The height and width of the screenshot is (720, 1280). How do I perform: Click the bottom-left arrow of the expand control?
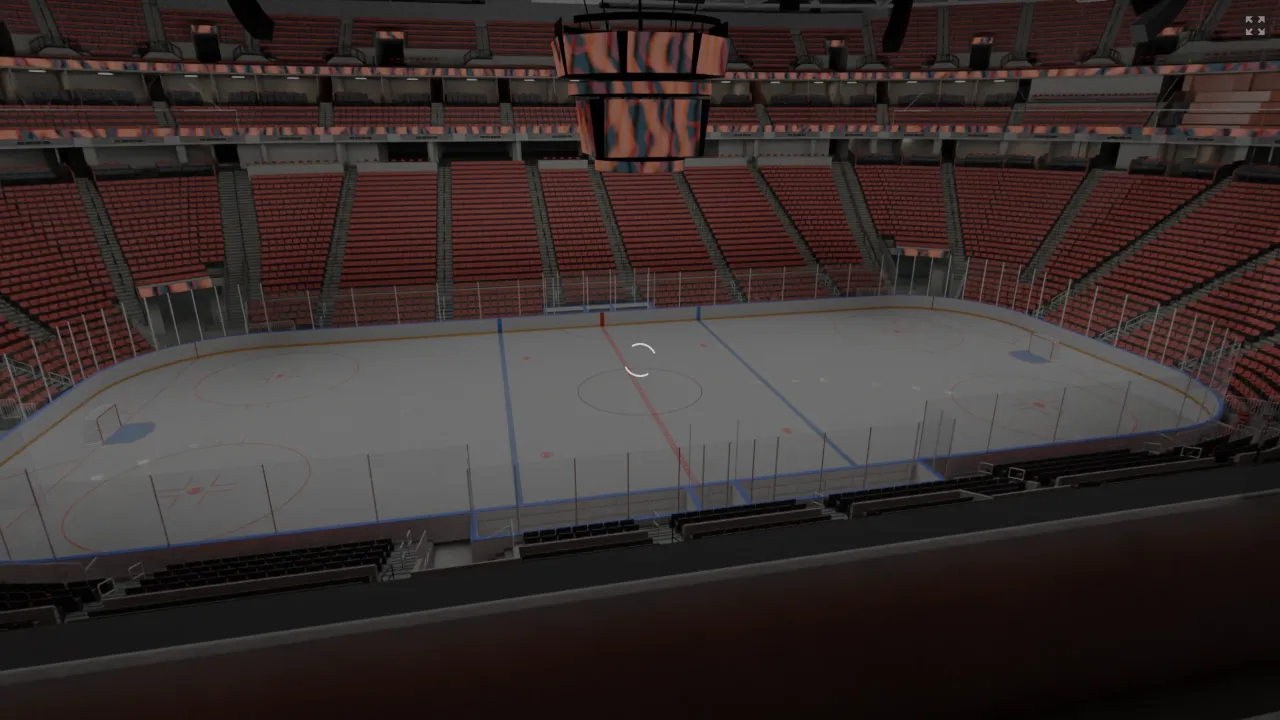pyautogui.click(x=1249, y=31)
